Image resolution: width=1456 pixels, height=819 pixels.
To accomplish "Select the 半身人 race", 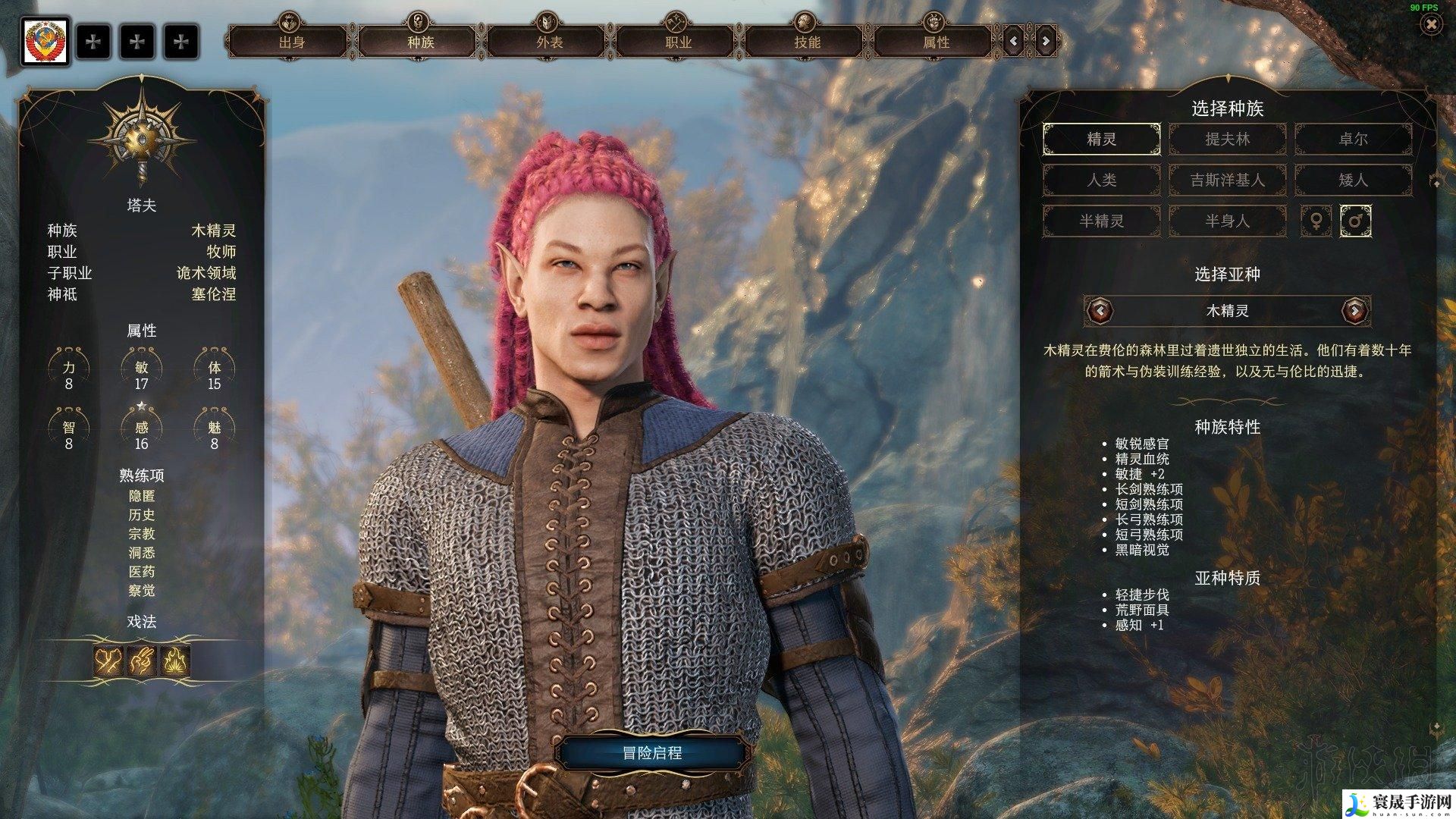I will (x=1227, y=221).
